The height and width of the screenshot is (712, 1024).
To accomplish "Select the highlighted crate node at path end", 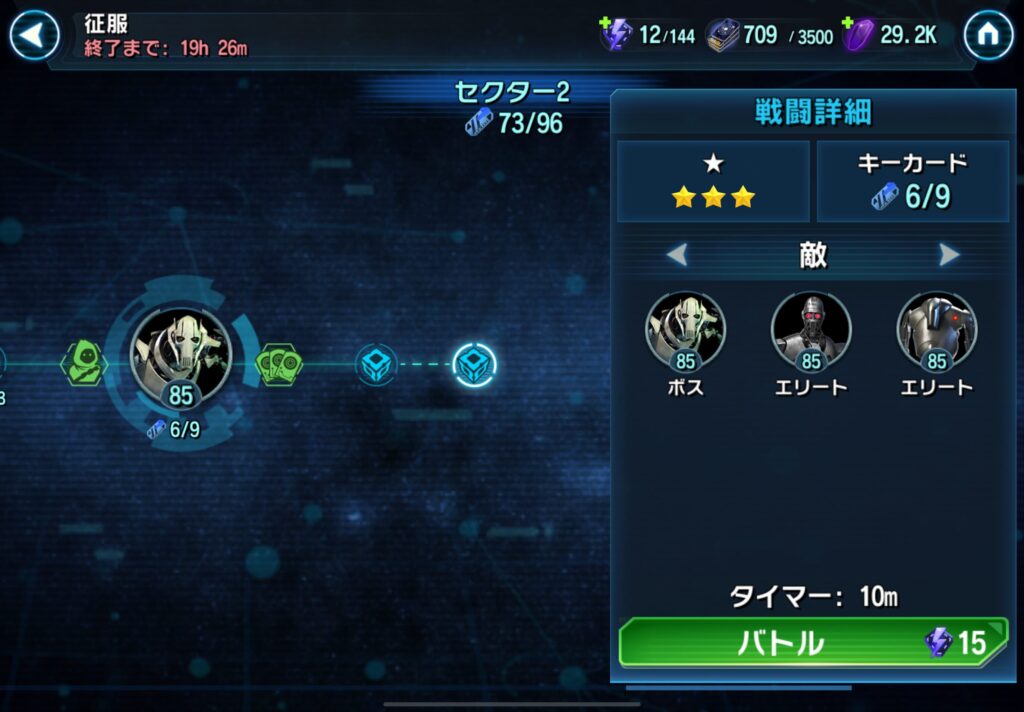I will [474, 364].
